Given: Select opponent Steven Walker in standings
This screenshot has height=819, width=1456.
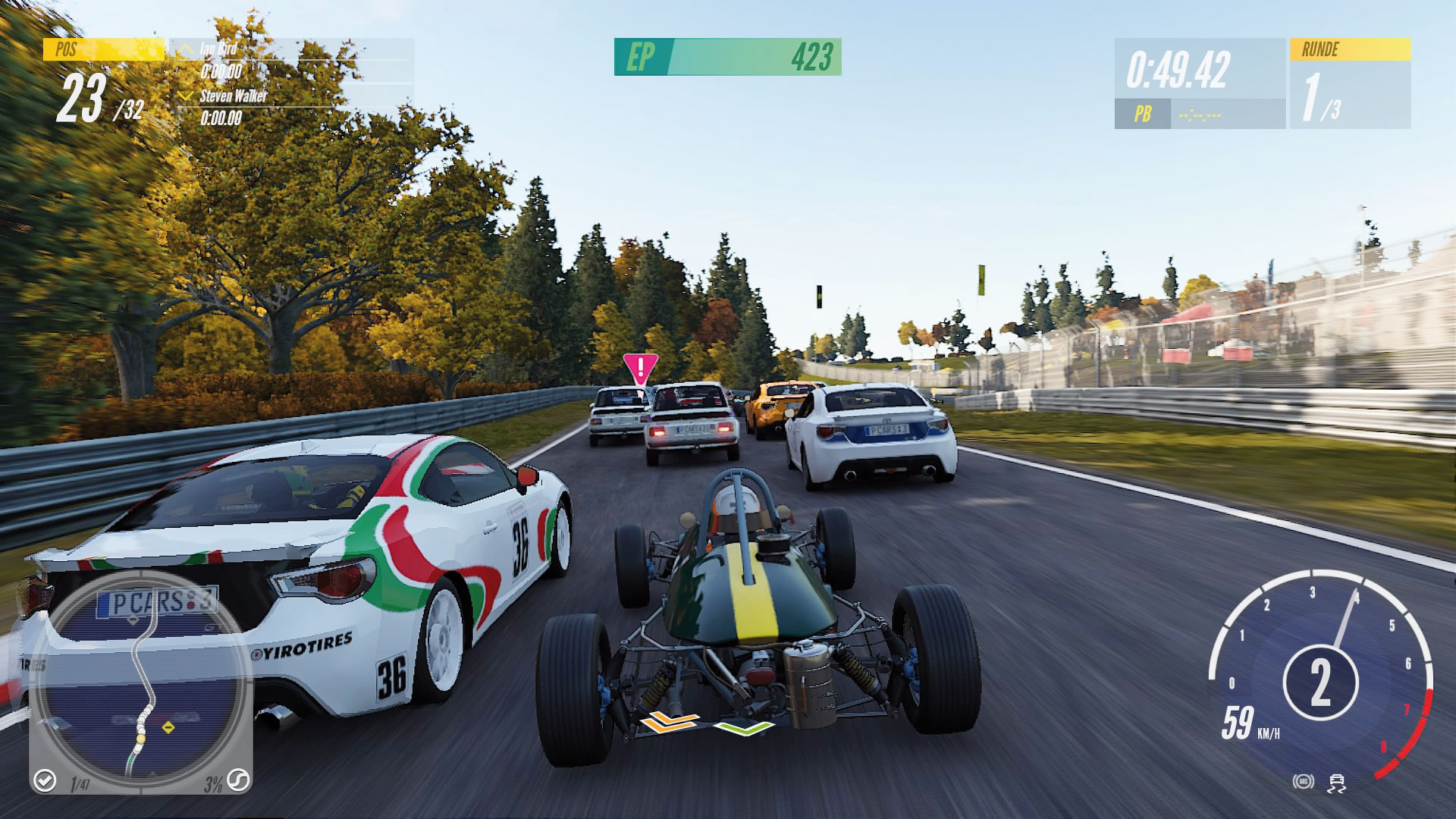Looking at the screenshot, I should (233, 96).
